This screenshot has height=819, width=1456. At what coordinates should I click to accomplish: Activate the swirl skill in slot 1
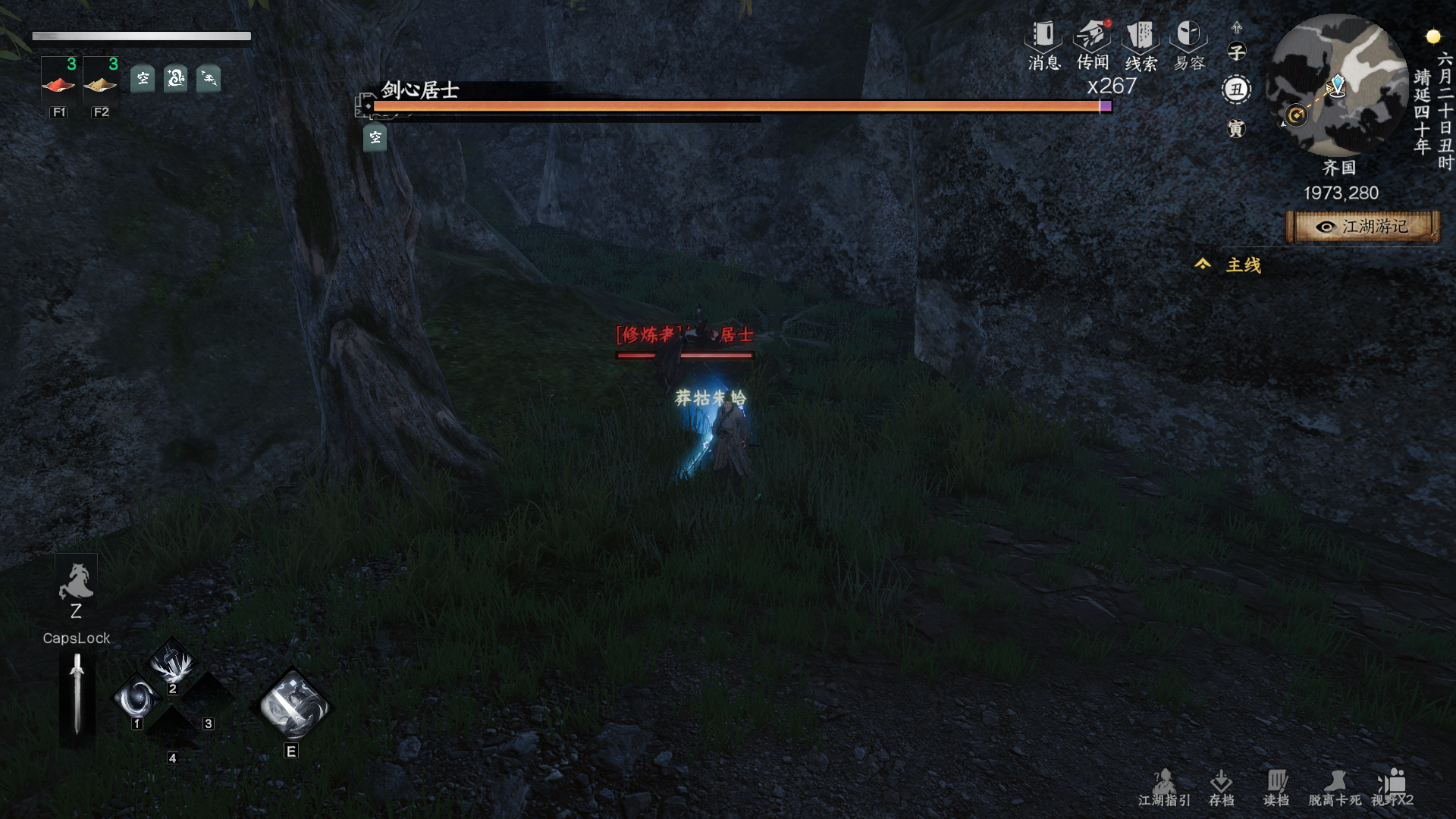[x=138, y=699]
